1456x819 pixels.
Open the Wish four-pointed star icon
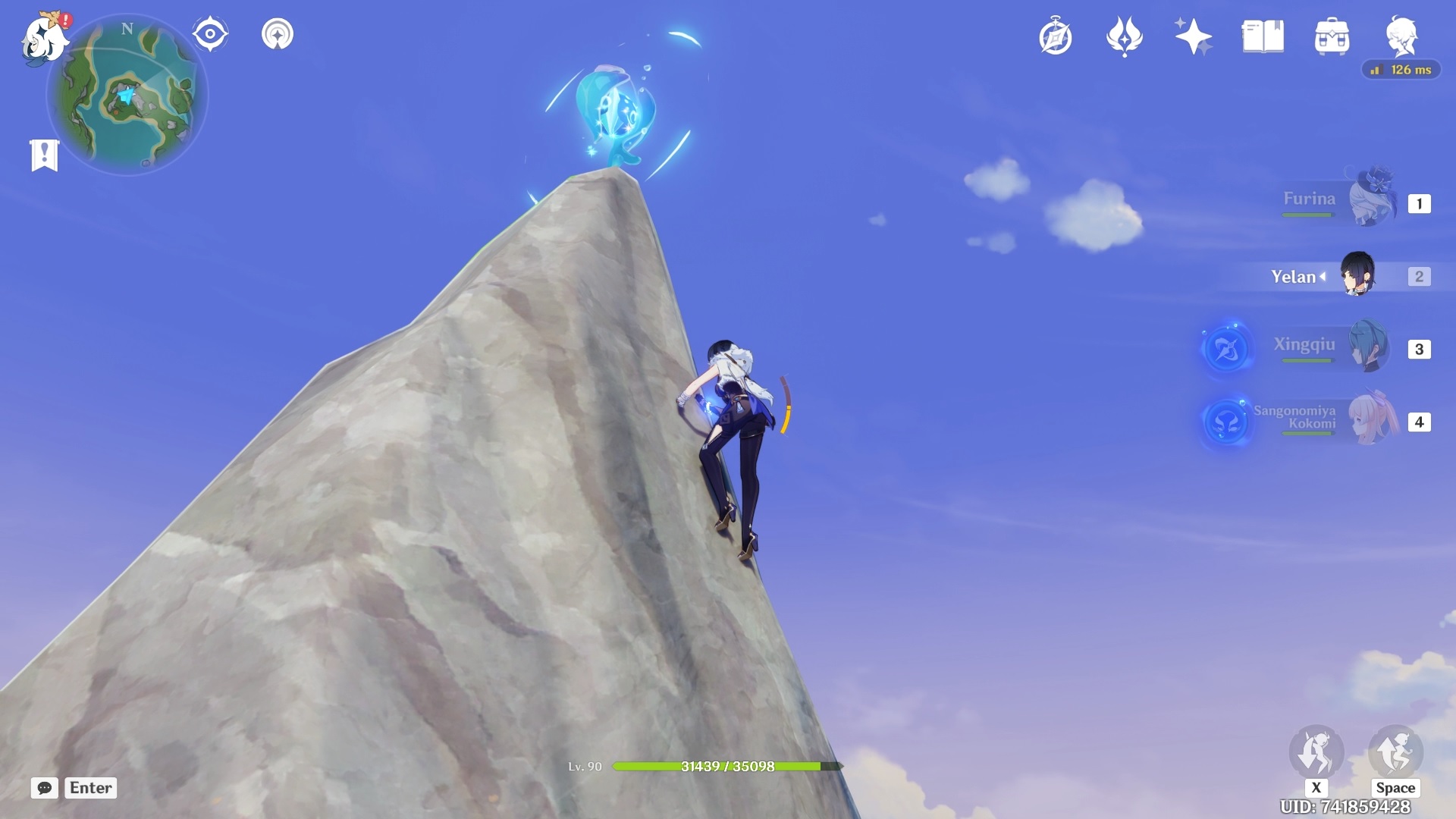pos(1193,36)
